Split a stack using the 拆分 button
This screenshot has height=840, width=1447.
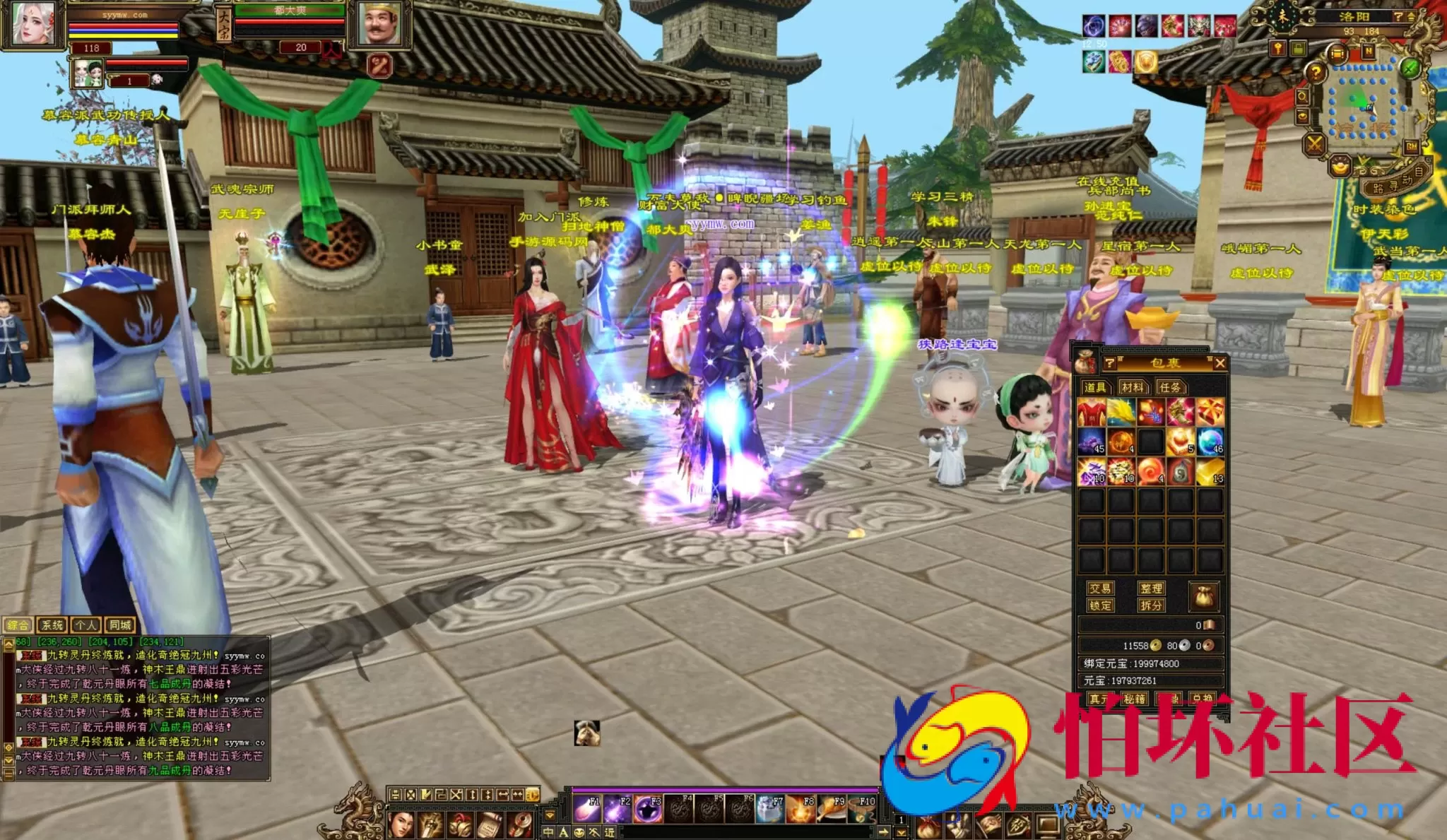pos(1151,605)
